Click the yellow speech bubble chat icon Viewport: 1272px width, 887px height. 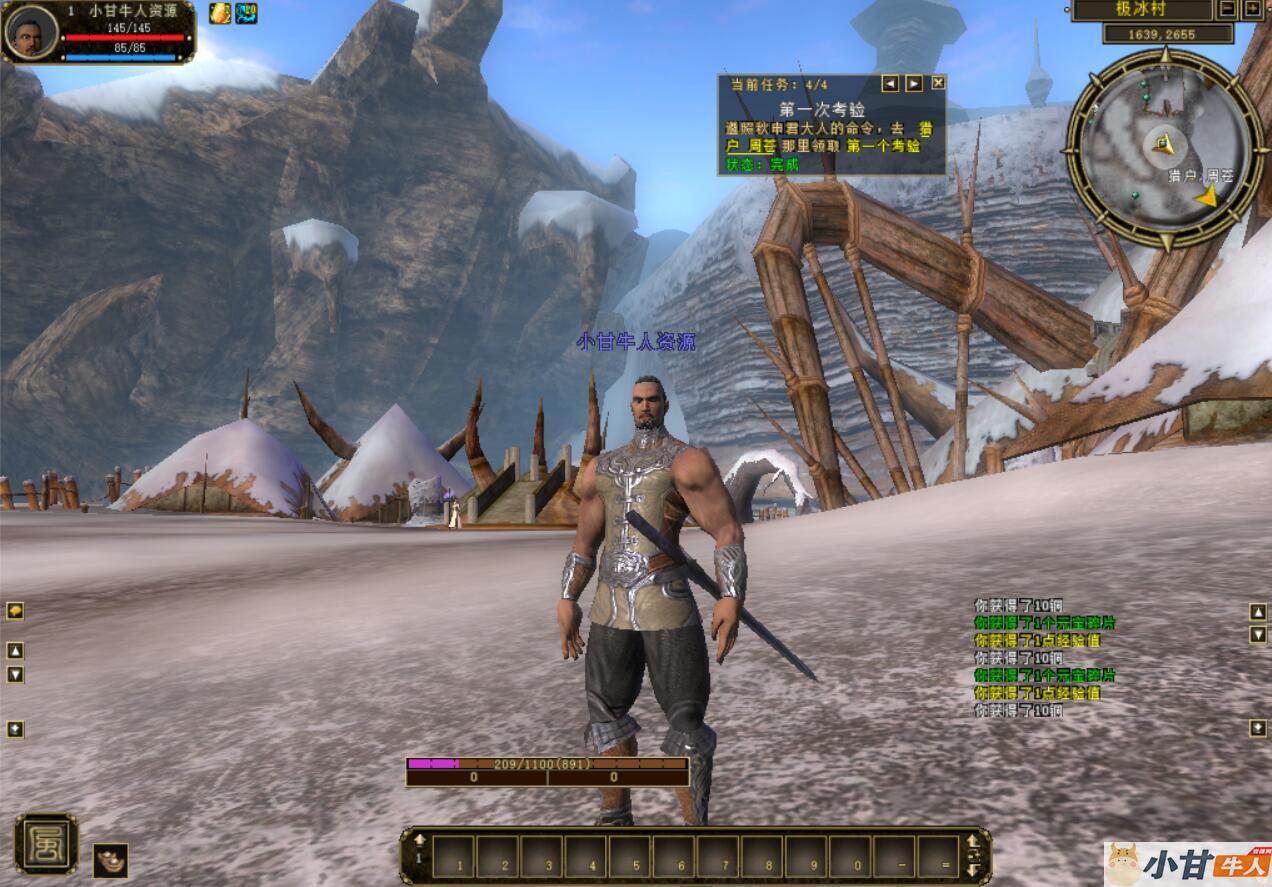point(15,610)
